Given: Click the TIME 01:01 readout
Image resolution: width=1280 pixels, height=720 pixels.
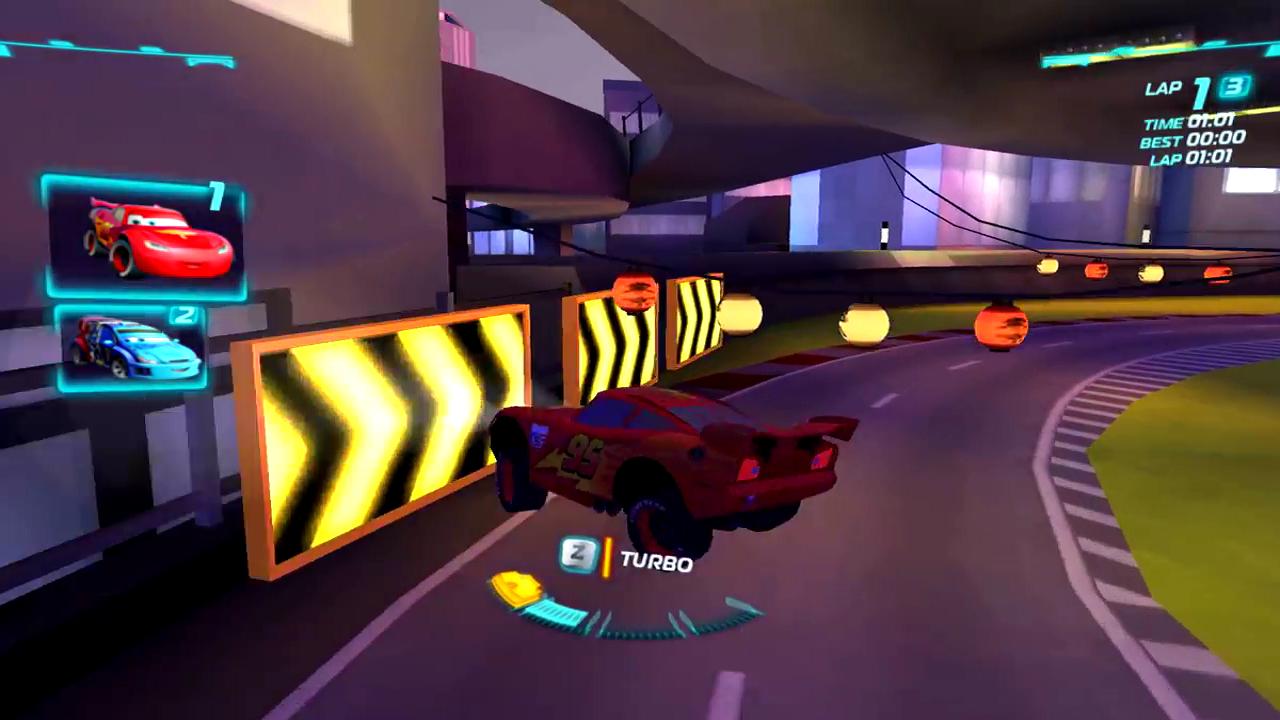Looking at the screenshot, I should pos(1188,124).
